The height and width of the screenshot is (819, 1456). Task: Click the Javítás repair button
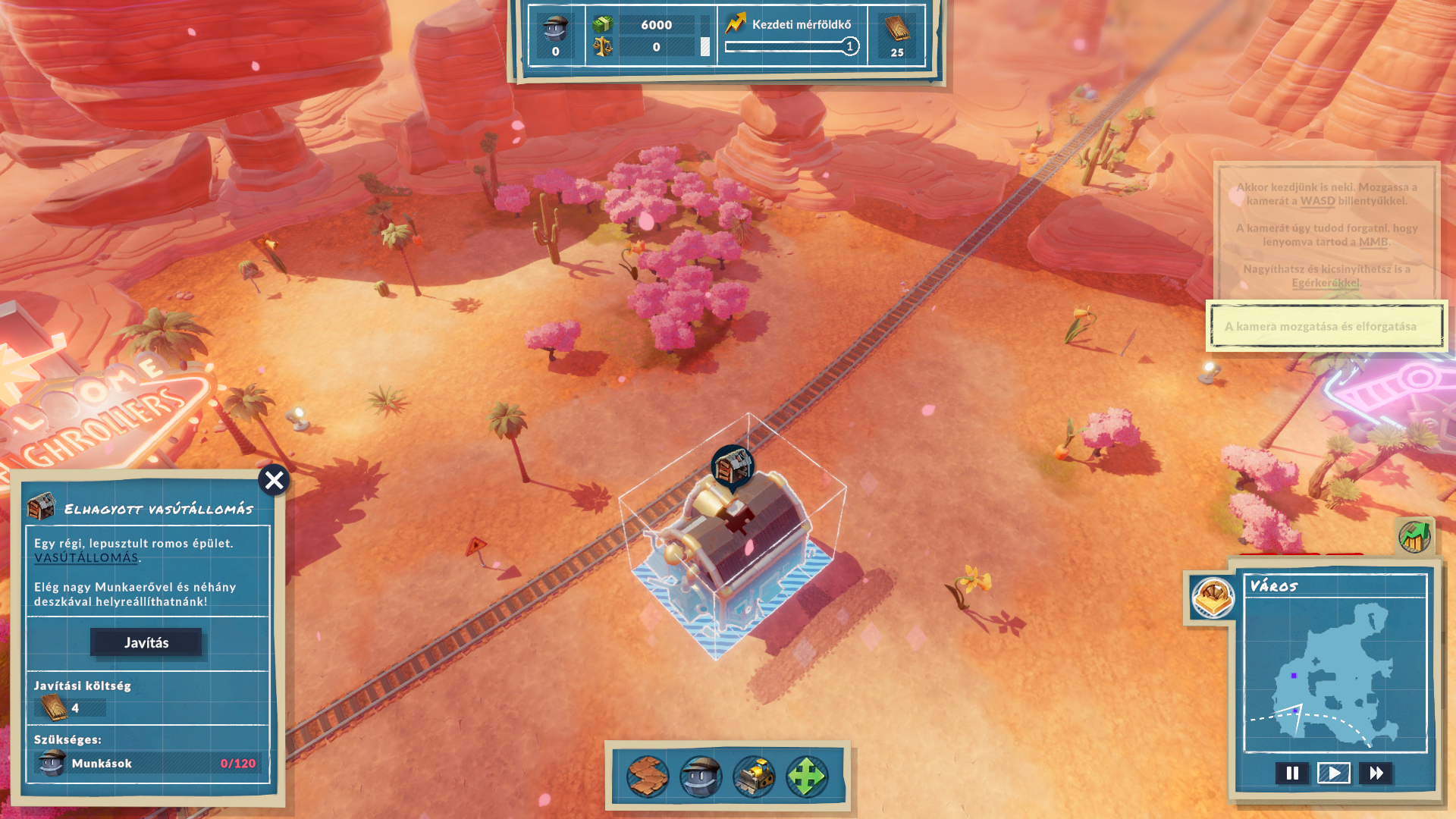146,642
